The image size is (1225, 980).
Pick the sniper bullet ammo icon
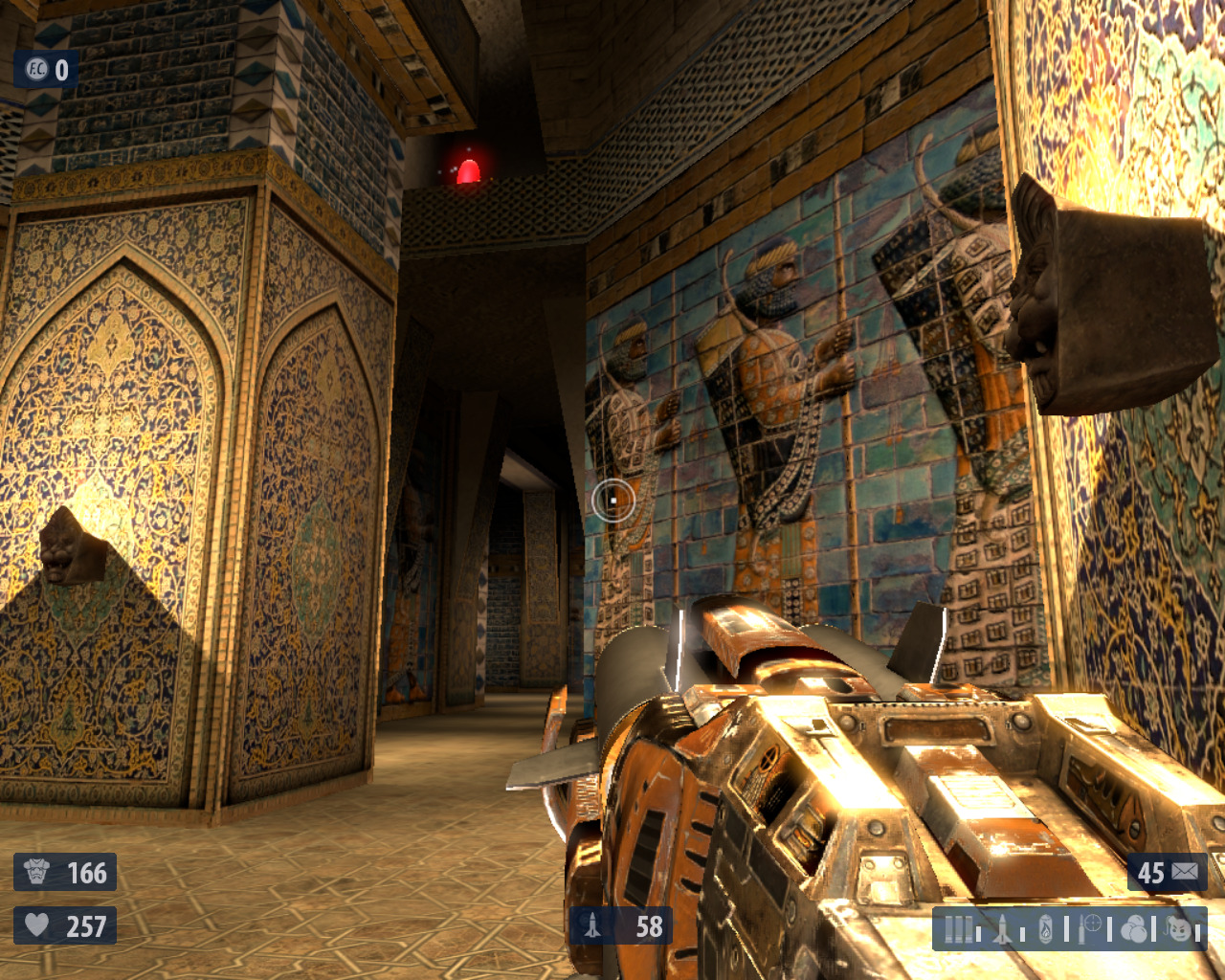[x=1089, y=928]
